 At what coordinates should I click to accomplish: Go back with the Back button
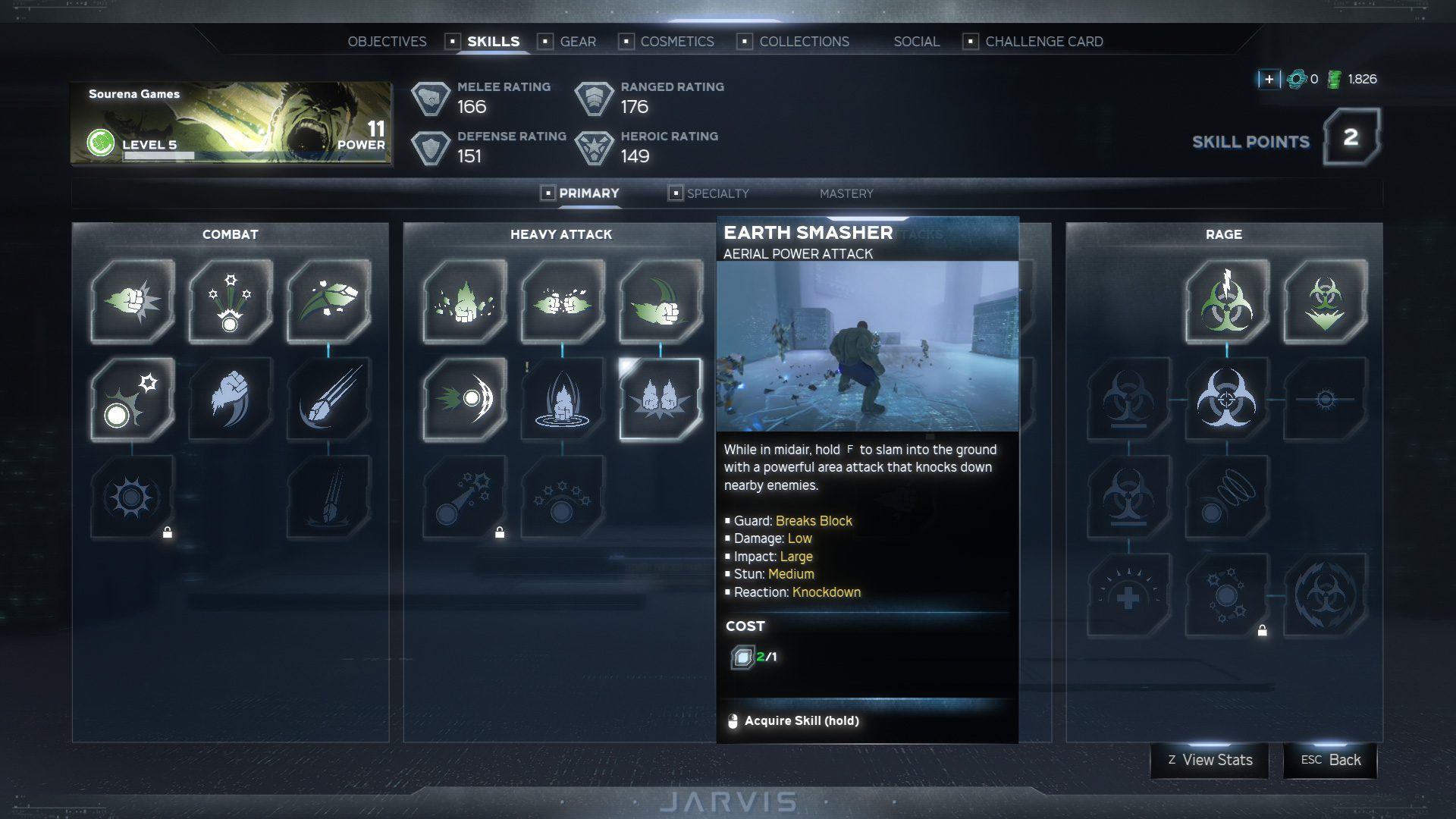1330,760
